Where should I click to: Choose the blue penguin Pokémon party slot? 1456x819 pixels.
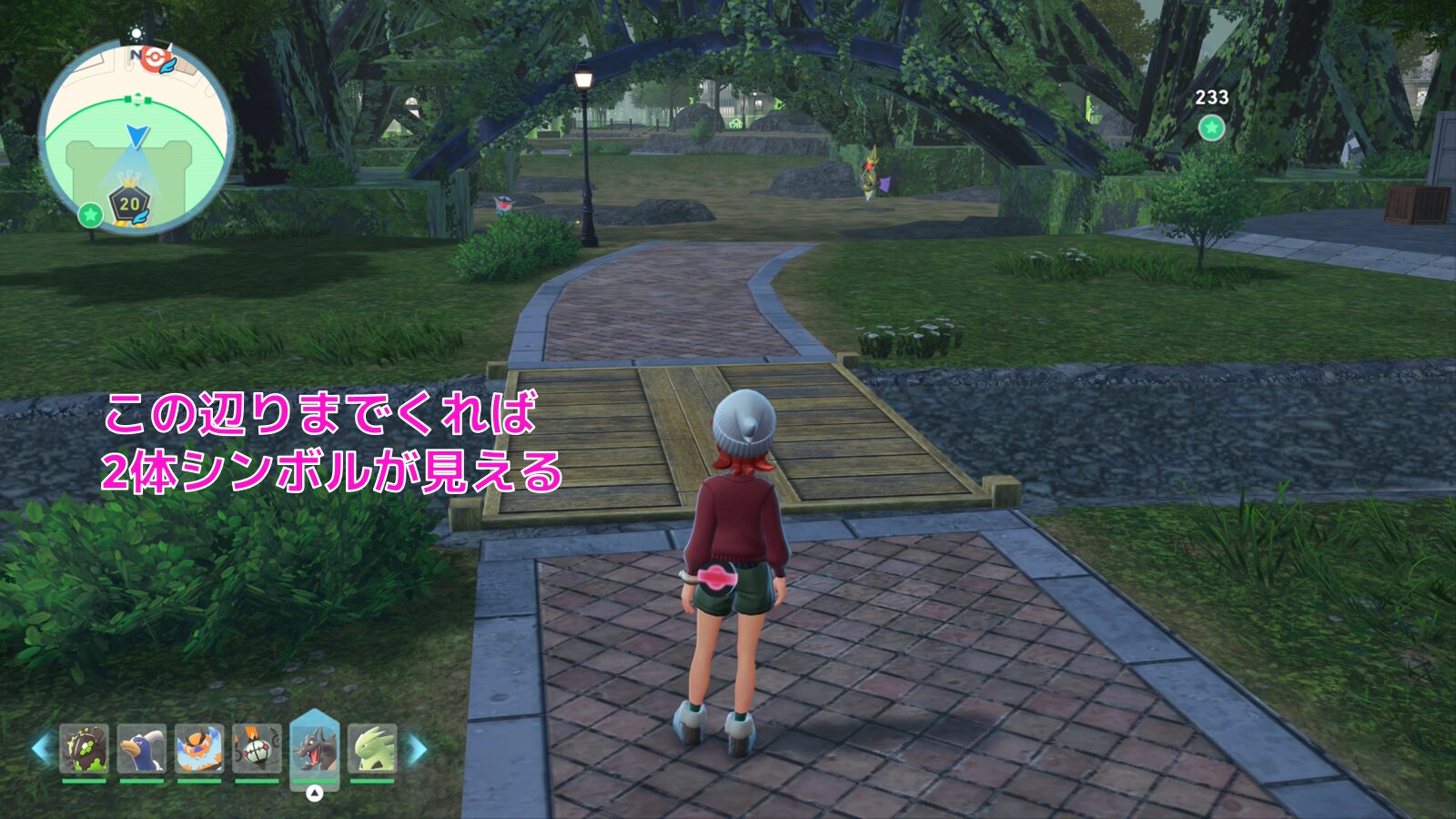point(142,748)
